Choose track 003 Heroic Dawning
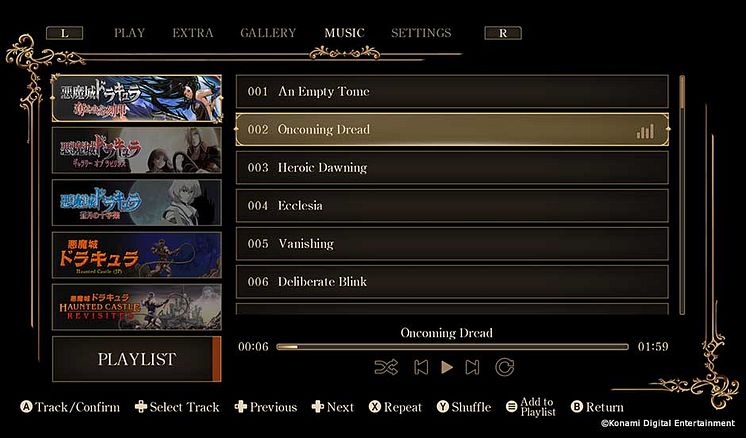 tap(451, 168)
